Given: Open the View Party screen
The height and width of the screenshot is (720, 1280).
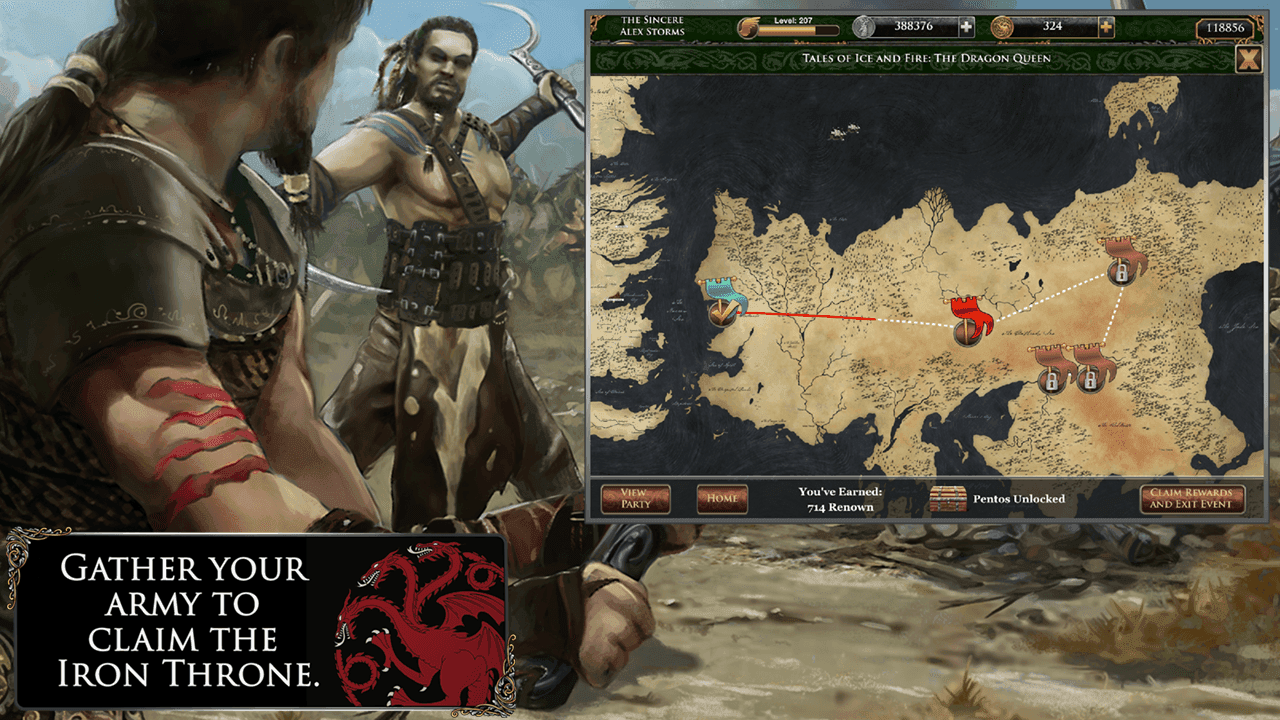Looking at the screenshot, I should [x=636, y=498].
